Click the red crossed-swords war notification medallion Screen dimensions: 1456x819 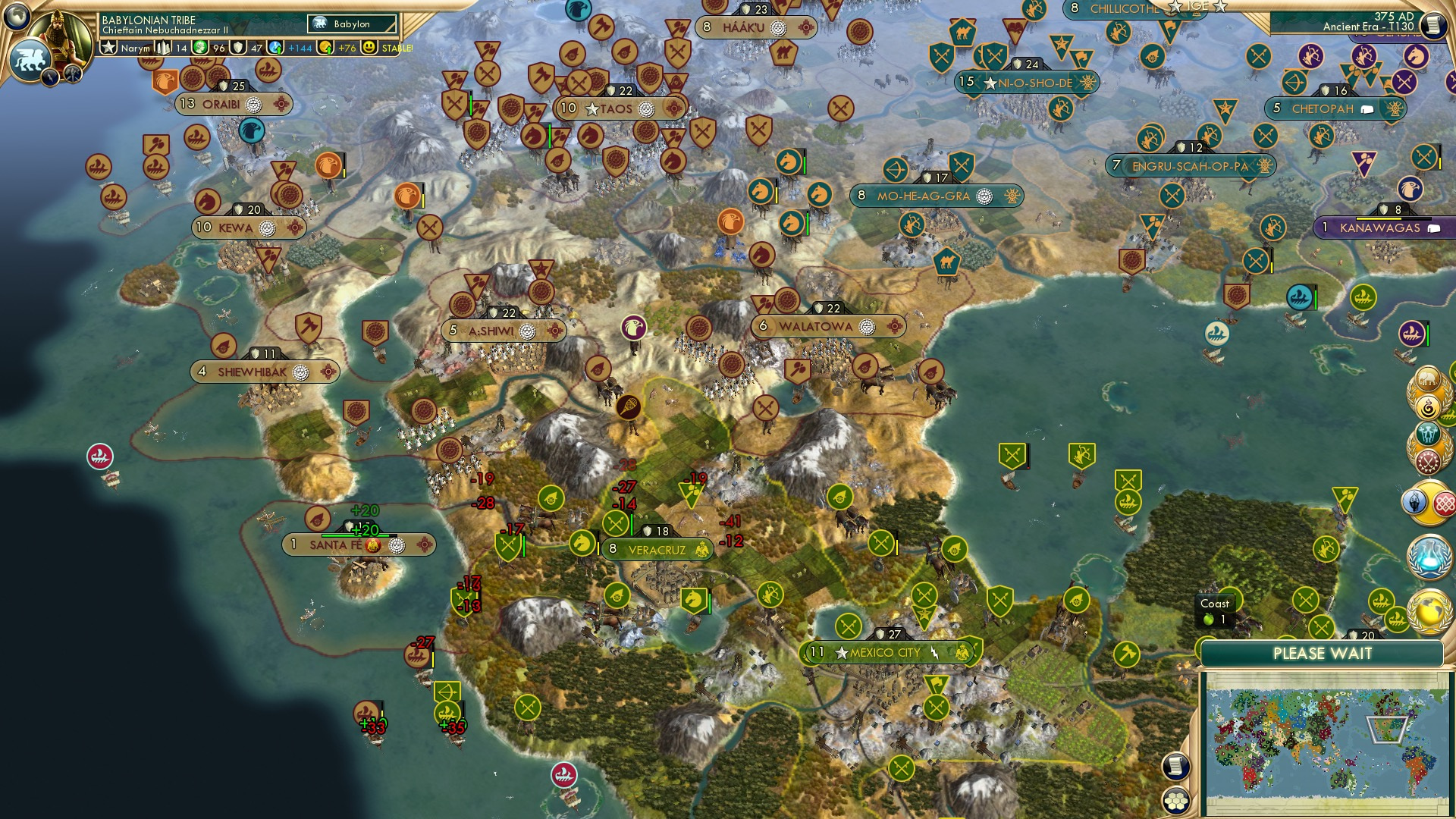(x=1428, y=460)
